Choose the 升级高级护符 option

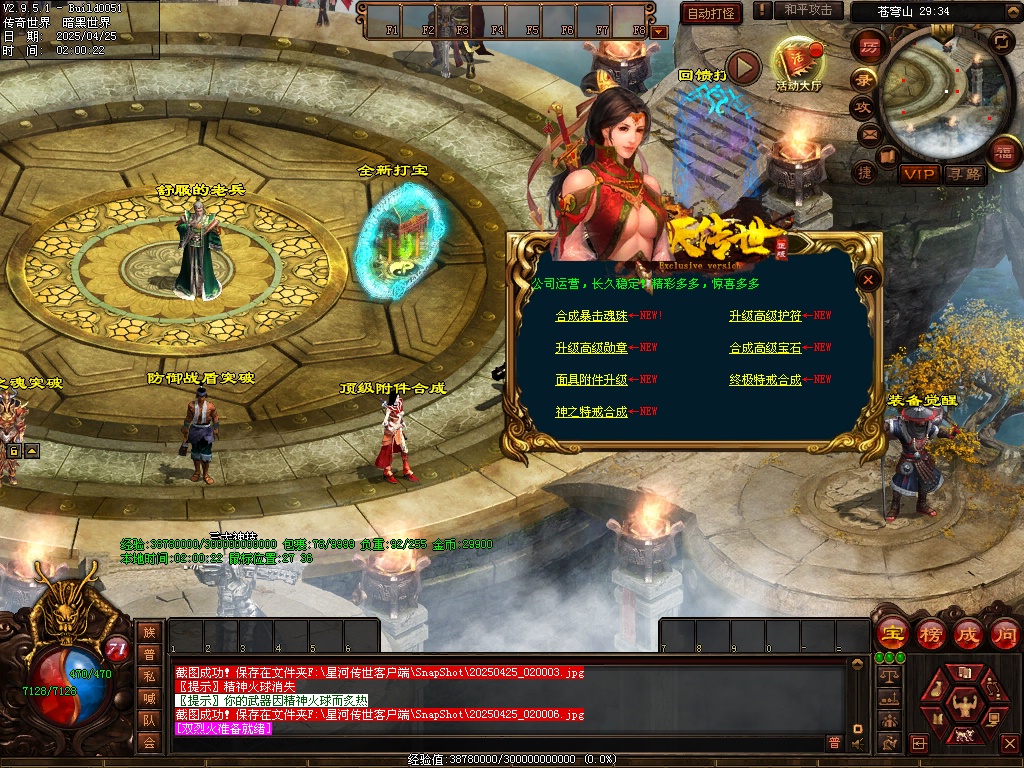(765, 316)
